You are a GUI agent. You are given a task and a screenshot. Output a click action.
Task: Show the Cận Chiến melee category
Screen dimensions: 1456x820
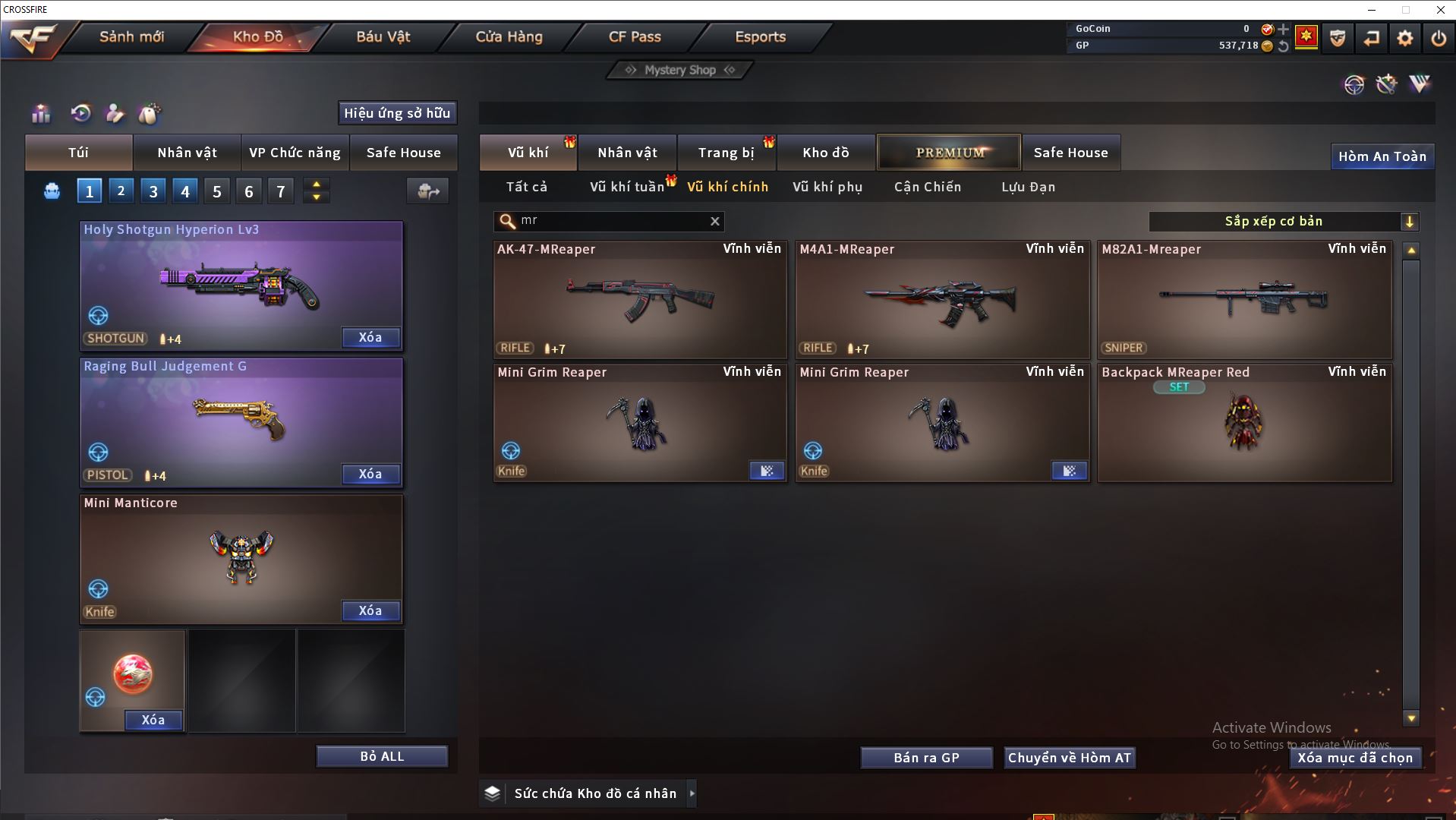[927, 187]
